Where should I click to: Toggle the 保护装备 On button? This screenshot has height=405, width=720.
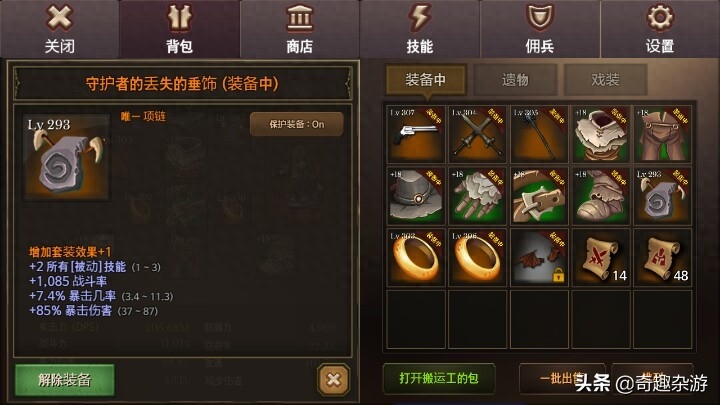click(x=296, y=124)
